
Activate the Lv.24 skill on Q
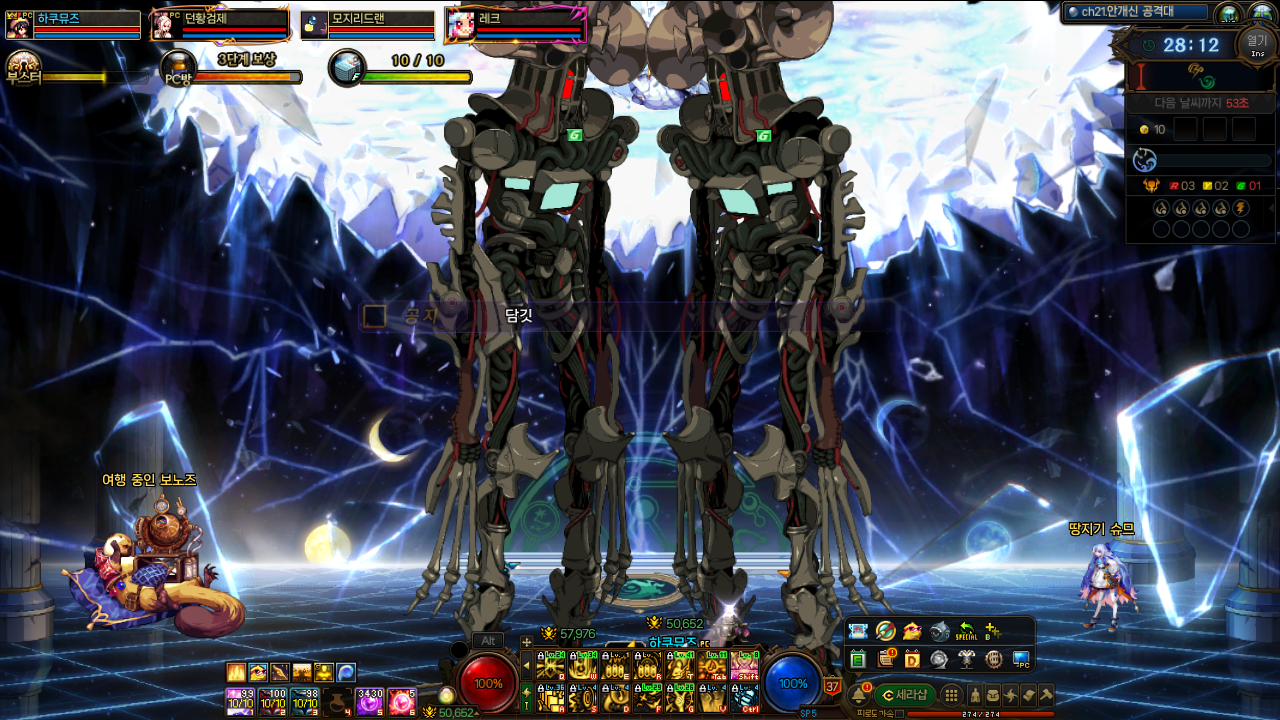[550, 665]
